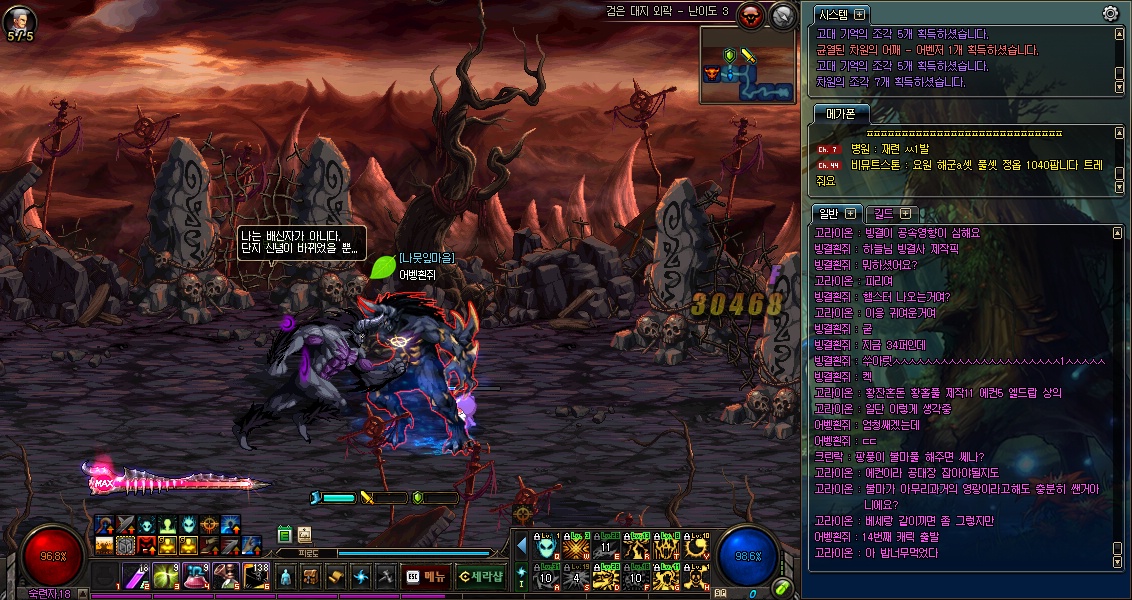
Task: Open the character silhouette menu icon
Action: click(286, 577)
